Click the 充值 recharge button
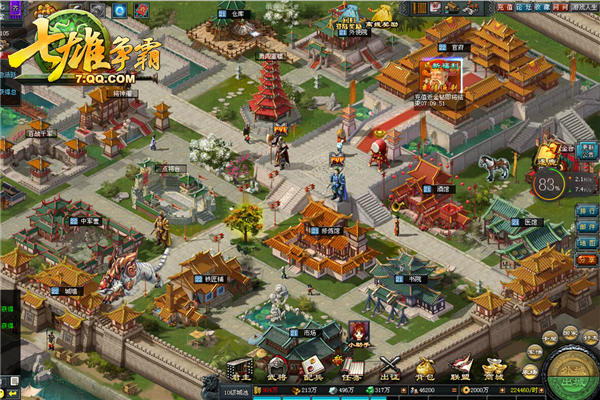 [x=503, y=7]
